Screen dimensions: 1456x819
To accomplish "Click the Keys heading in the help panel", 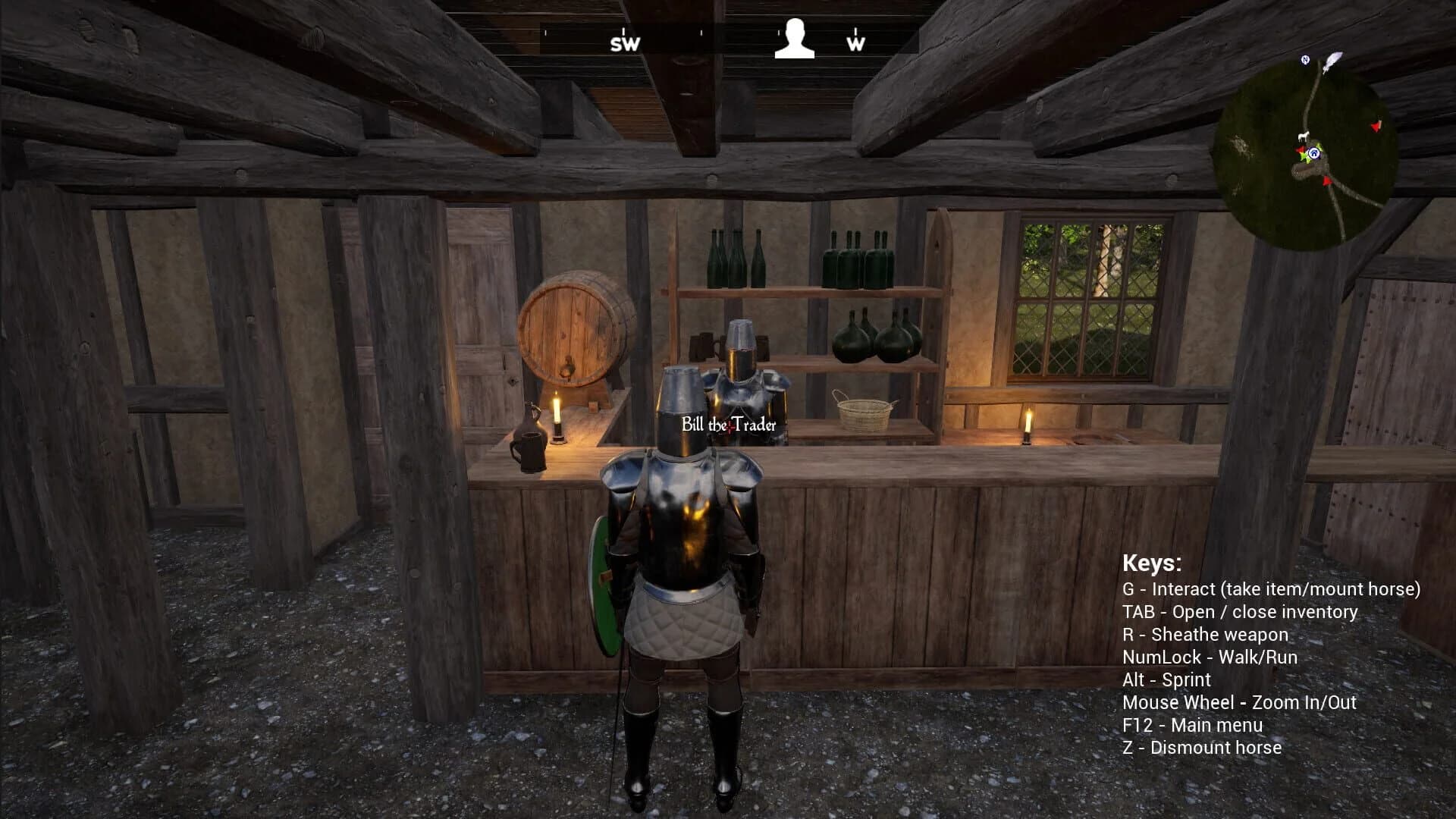I will click(x=1151, y=564).
